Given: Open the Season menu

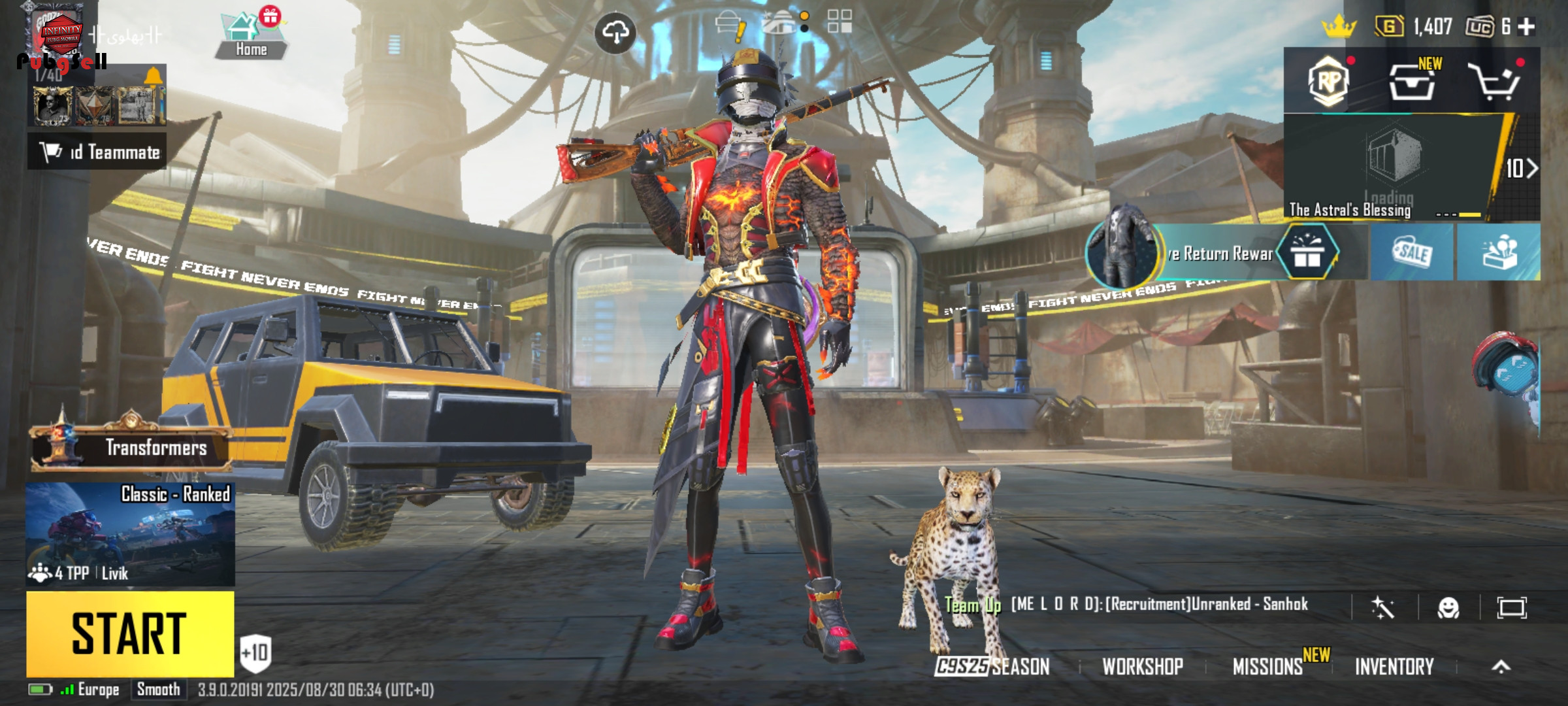Looking at the screenshot, I should click(x=993, y=666).
